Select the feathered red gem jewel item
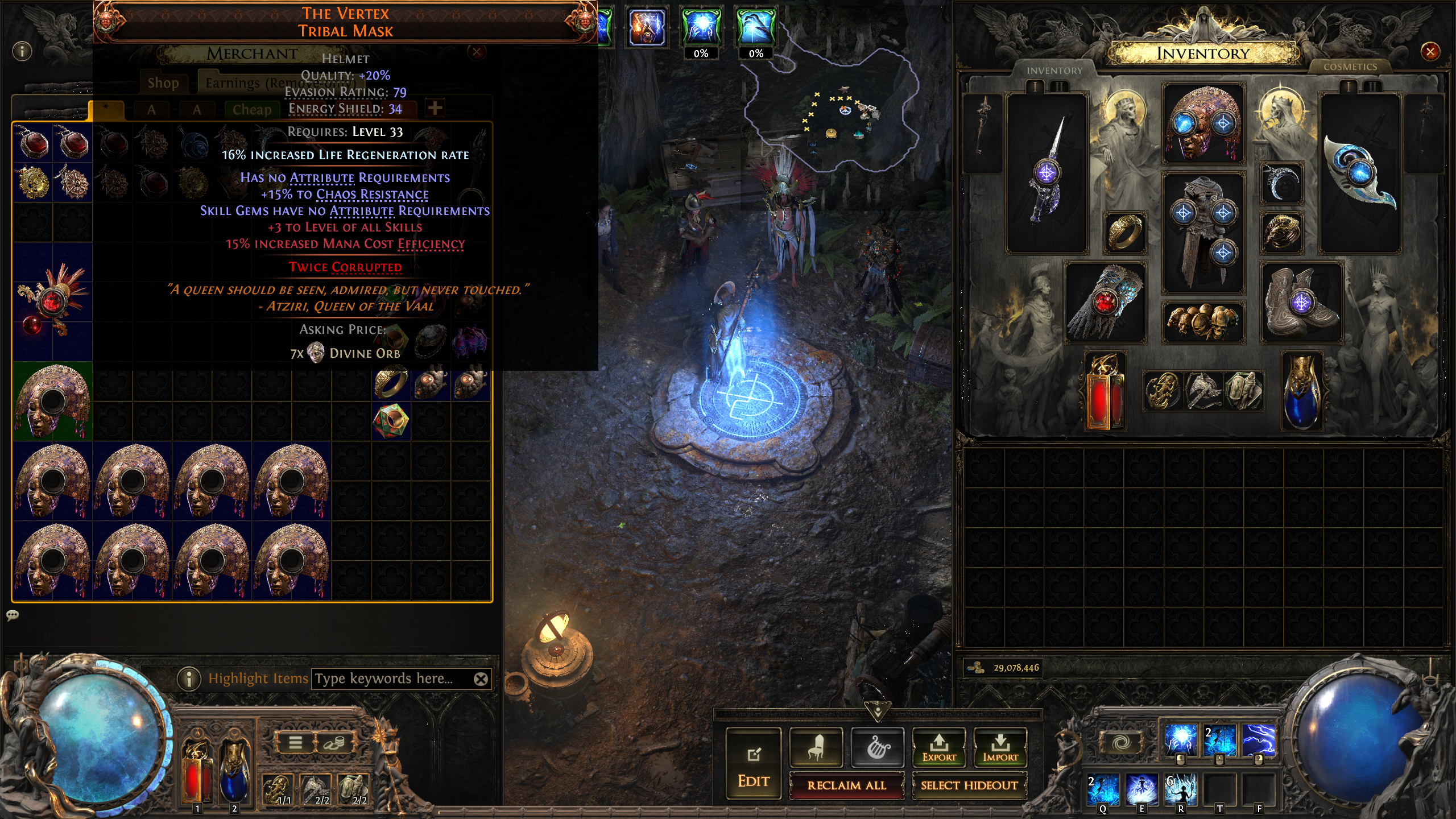Viewport: 1456px width, 819px height. click(52, 301)
